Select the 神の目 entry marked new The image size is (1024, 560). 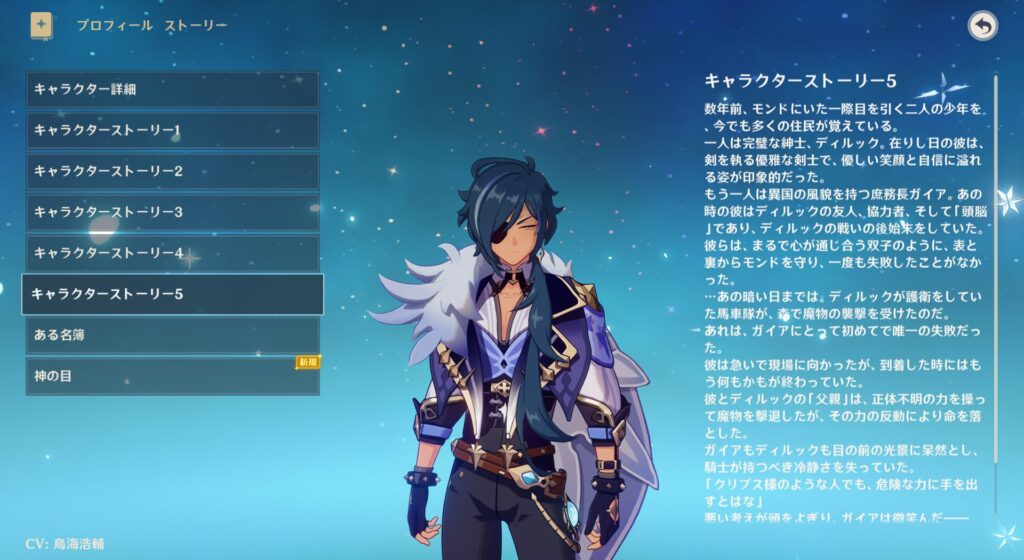coord(172,376)
